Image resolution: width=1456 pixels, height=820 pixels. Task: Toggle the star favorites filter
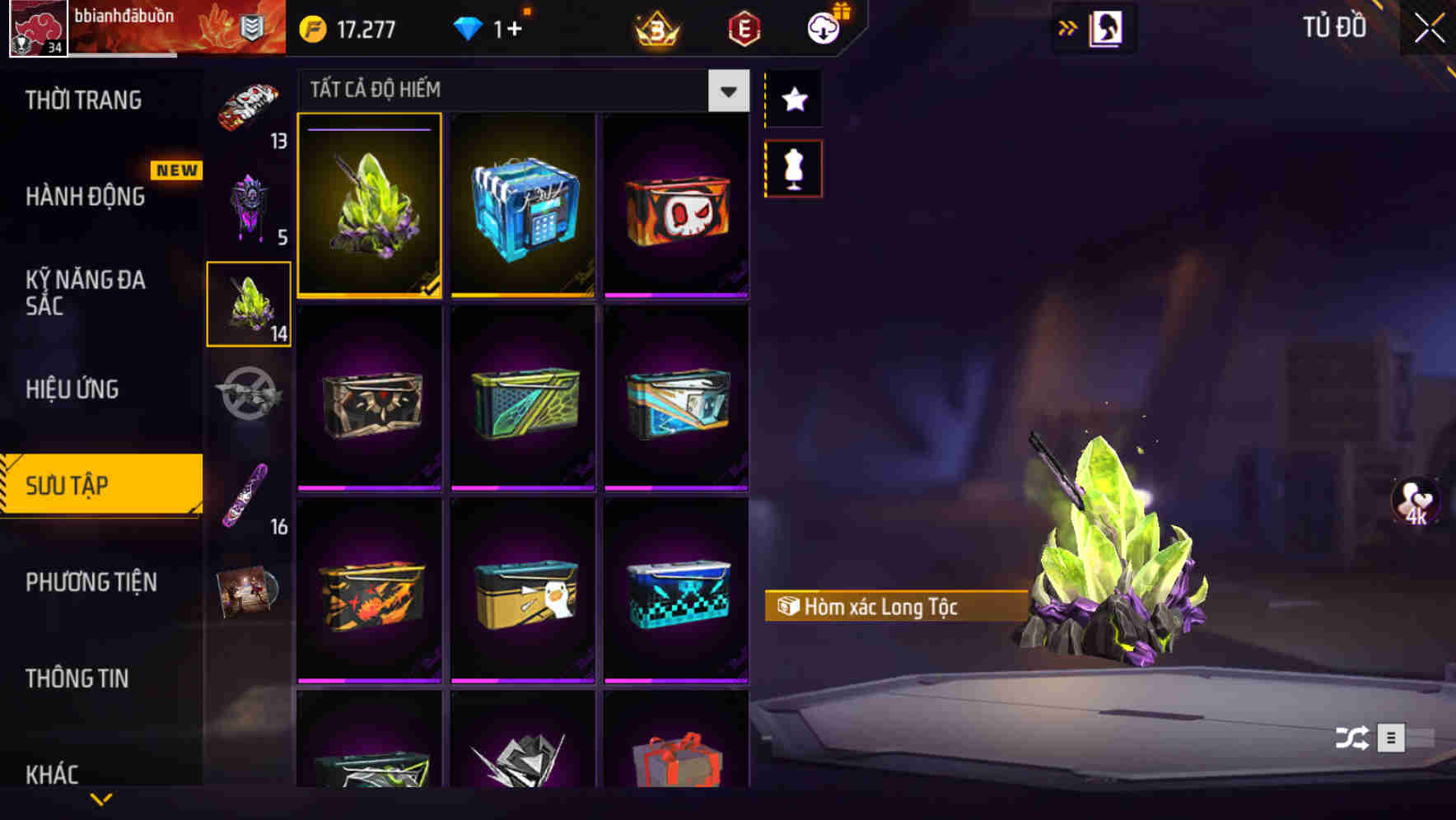(x=793, y=100)
